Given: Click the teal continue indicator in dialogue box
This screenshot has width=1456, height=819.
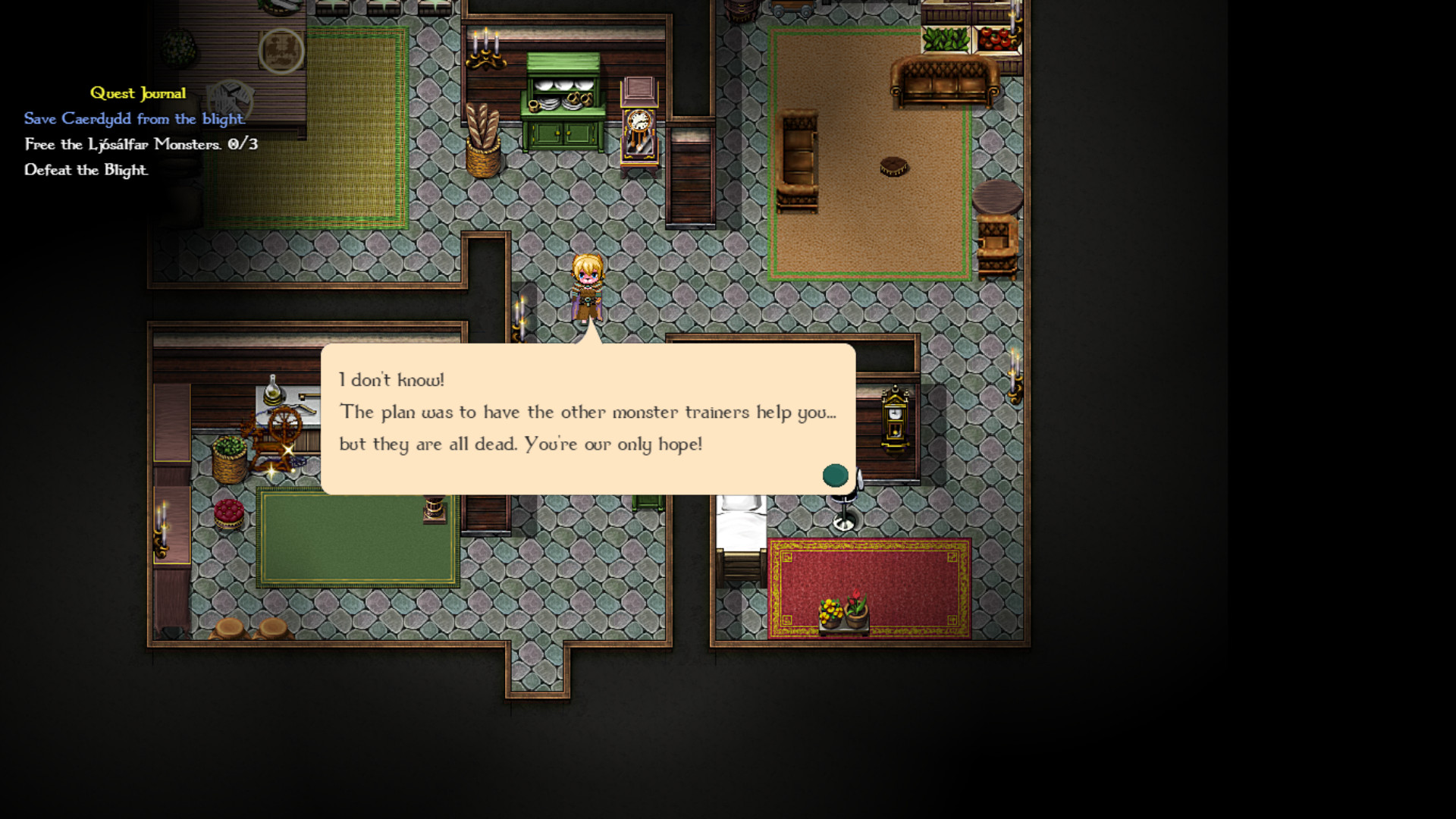Looking at the screenshot, I should coord(836,475).
